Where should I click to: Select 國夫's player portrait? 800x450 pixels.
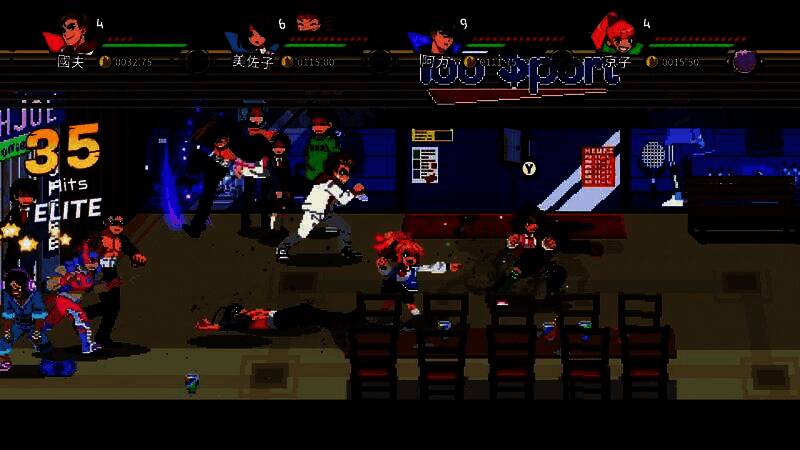[71, 34]
